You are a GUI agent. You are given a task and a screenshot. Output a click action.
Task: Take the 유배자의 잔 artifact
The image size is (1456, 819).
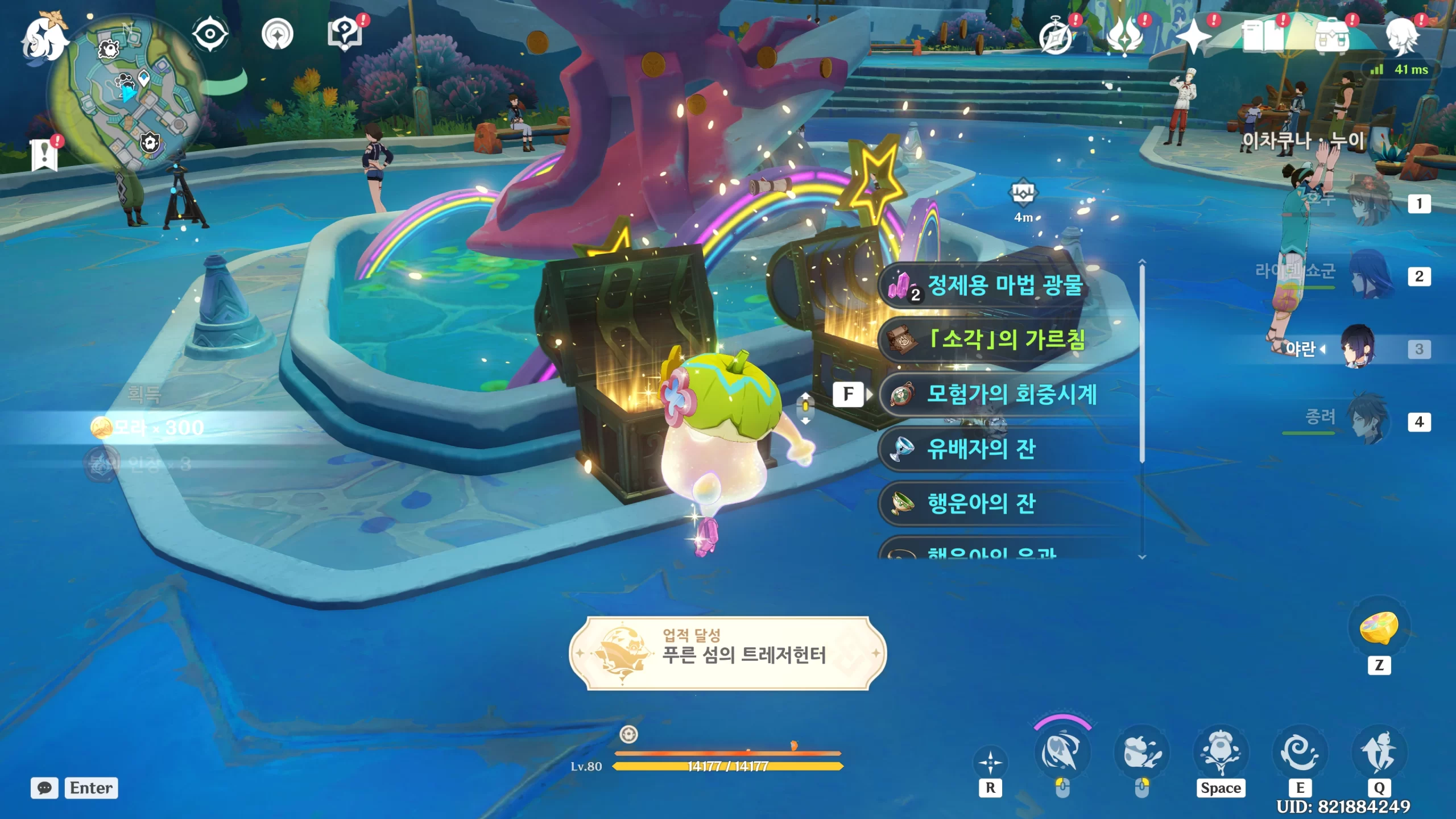tap(982, 449)
